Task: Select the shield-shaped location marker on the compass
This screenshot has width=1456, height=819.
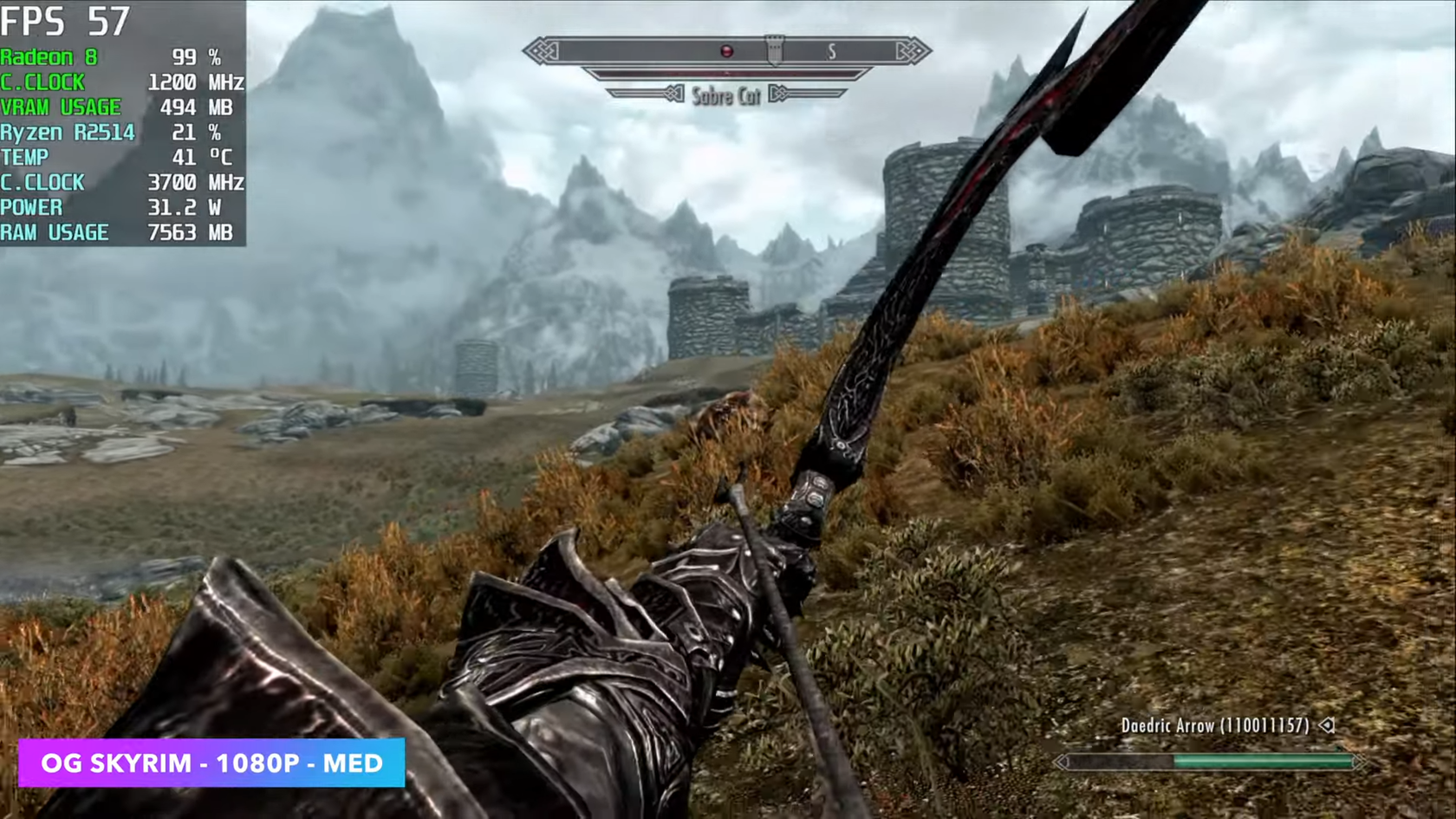Action: [x=774, y=49]
